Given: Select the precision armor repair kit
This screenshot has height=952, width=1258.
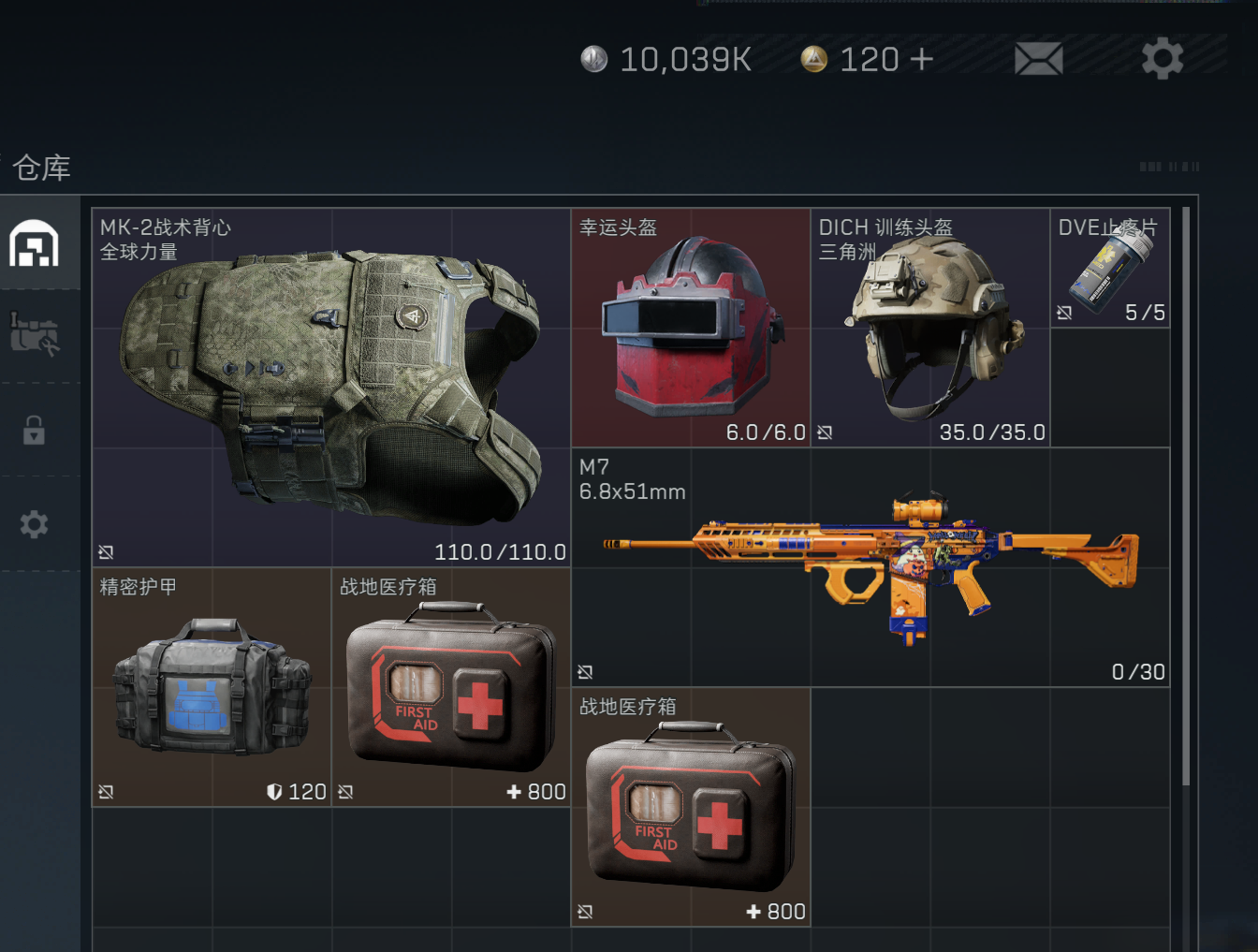Looking at the screenshot, I should [x=212, y=687].
